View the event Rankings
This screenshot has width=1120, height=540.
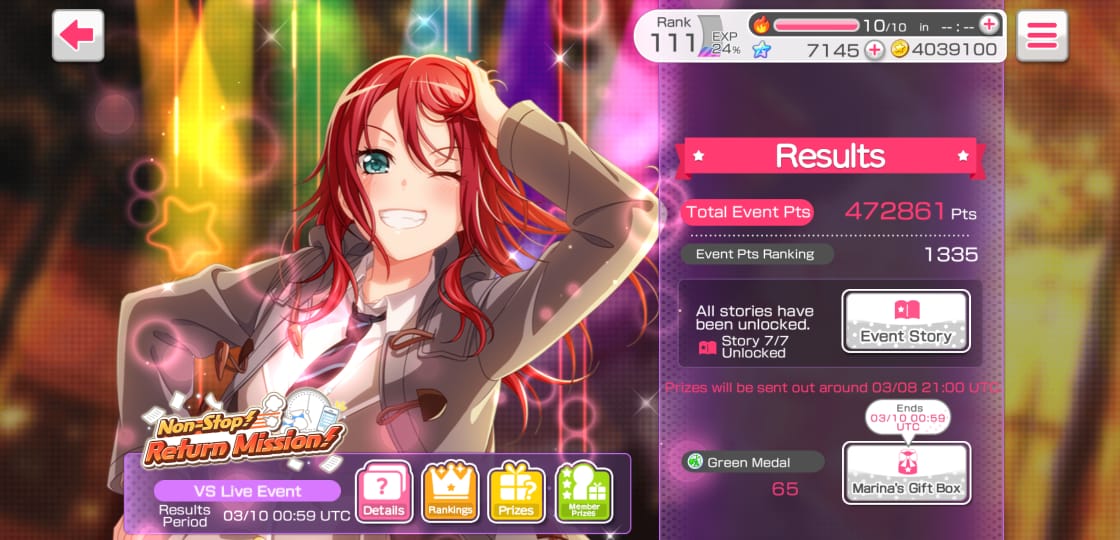[450, 493]
